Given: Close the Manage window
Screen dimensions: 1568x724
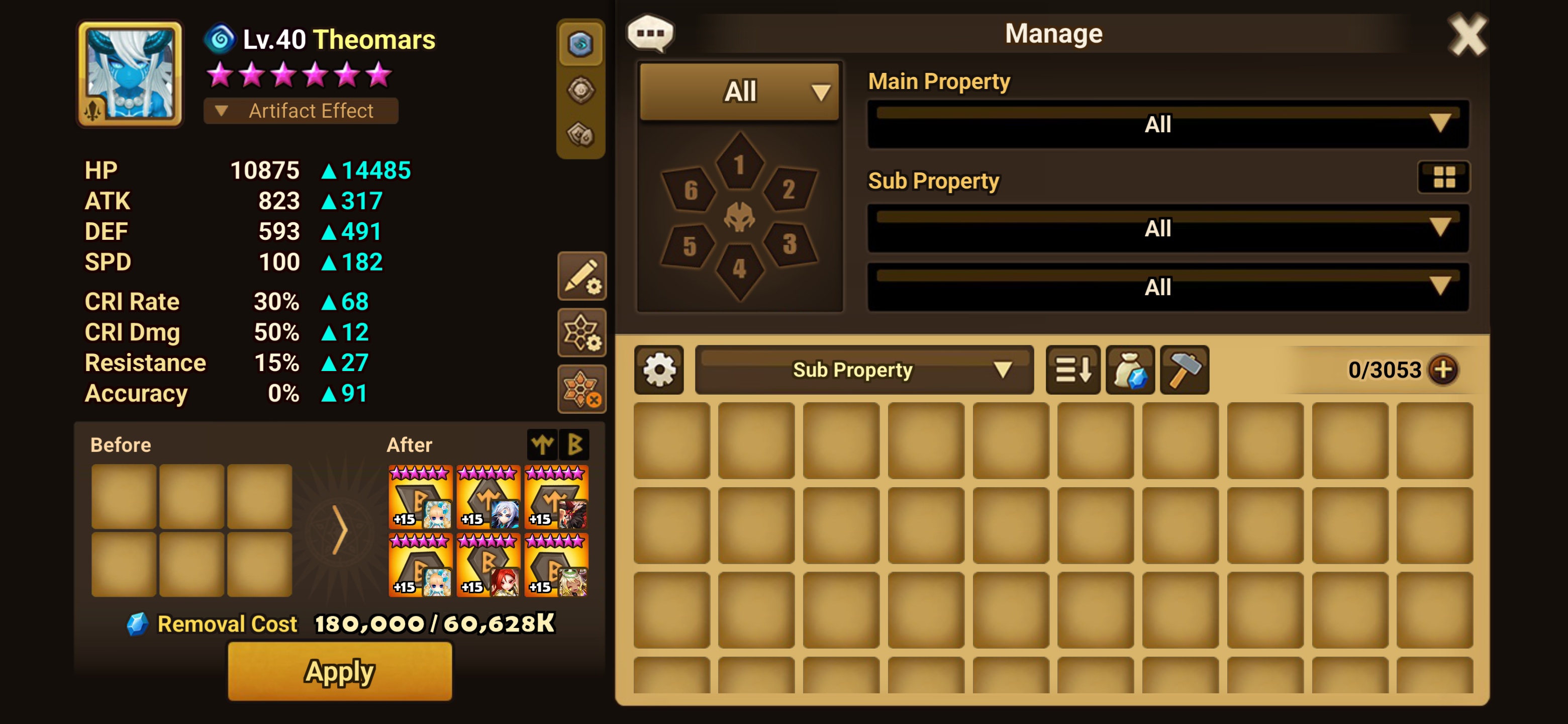Looking at the screenshot, I should click(1467, 35).
